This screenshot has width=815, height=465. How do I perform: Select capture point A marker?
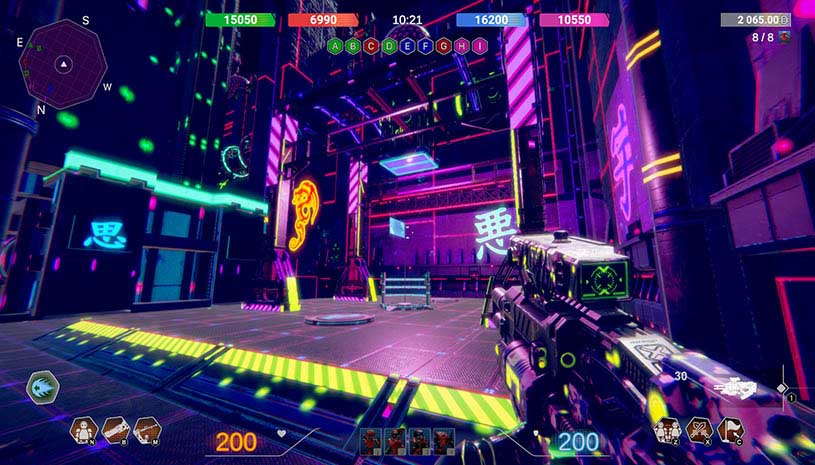pyautogui.click(x=335, y=46)
